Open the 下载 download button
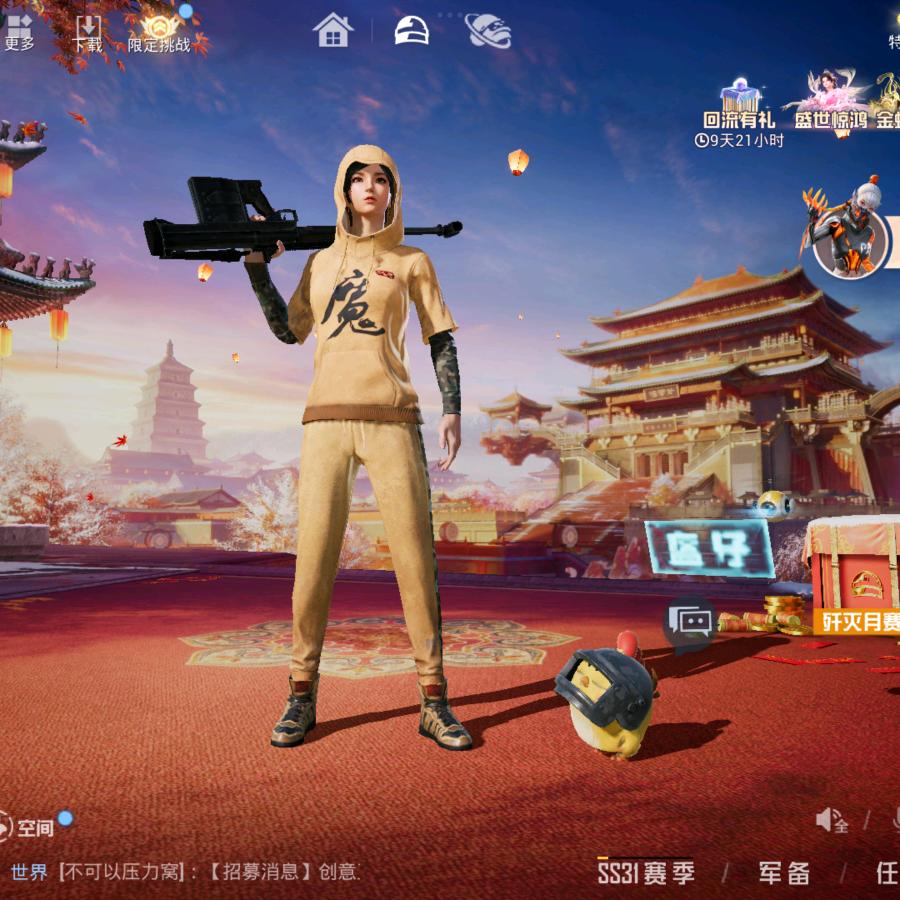 click(88, 31)
